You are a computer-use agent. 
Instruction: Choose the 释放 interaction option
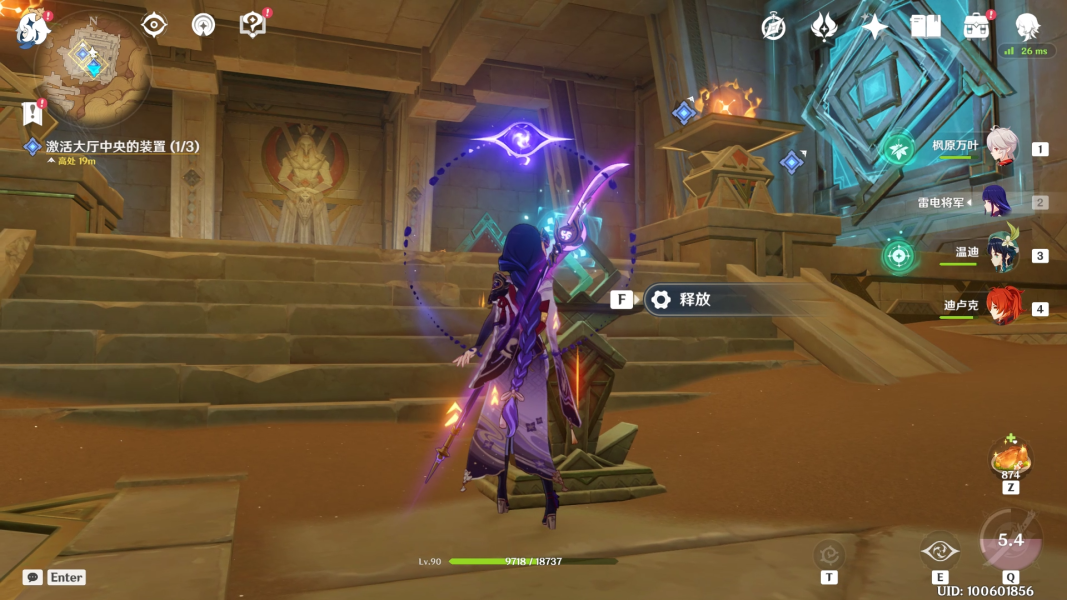[x=694, y=299]
